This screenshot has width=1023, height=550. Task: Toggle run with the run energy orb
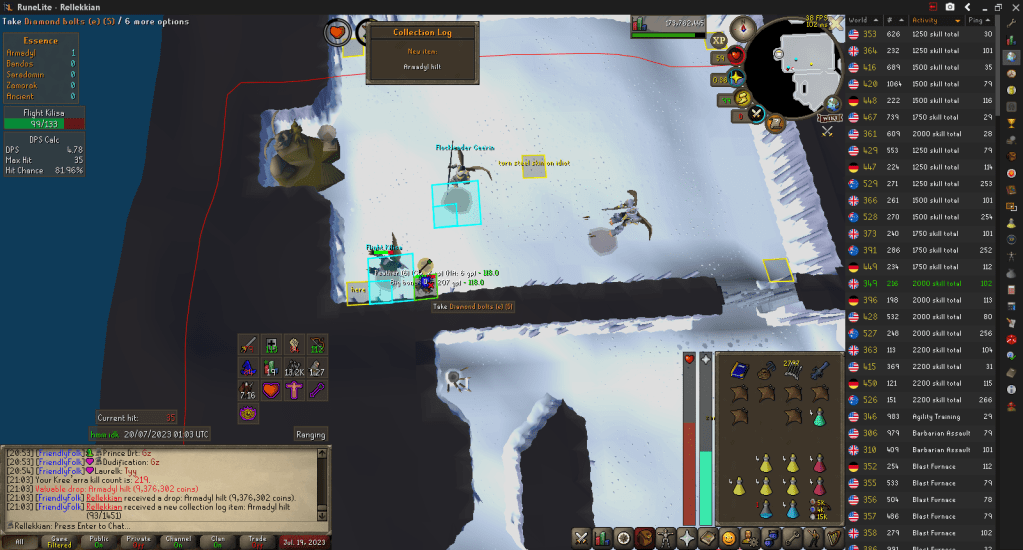click(x=741, y=97)
